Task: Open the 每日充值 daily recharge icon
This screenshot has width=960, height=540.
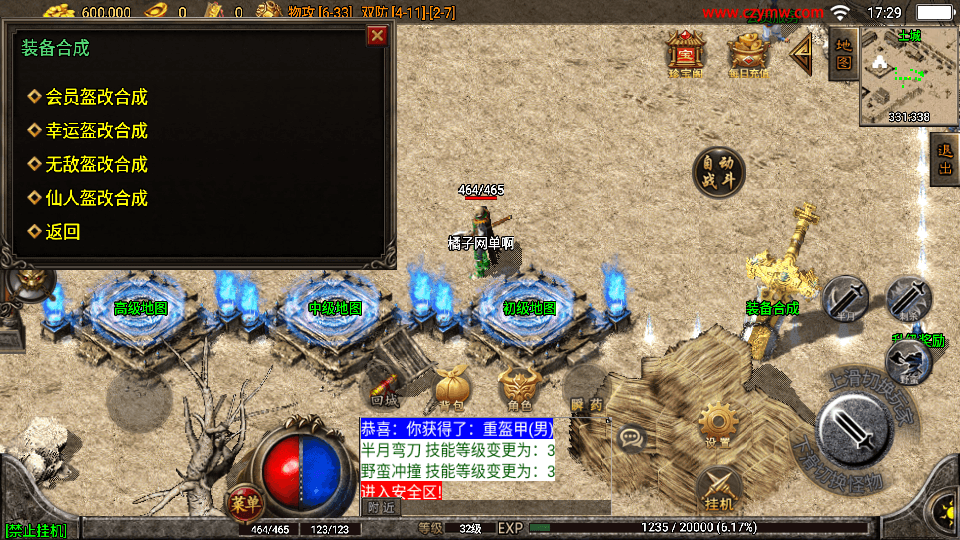Action: coord(748,53)
